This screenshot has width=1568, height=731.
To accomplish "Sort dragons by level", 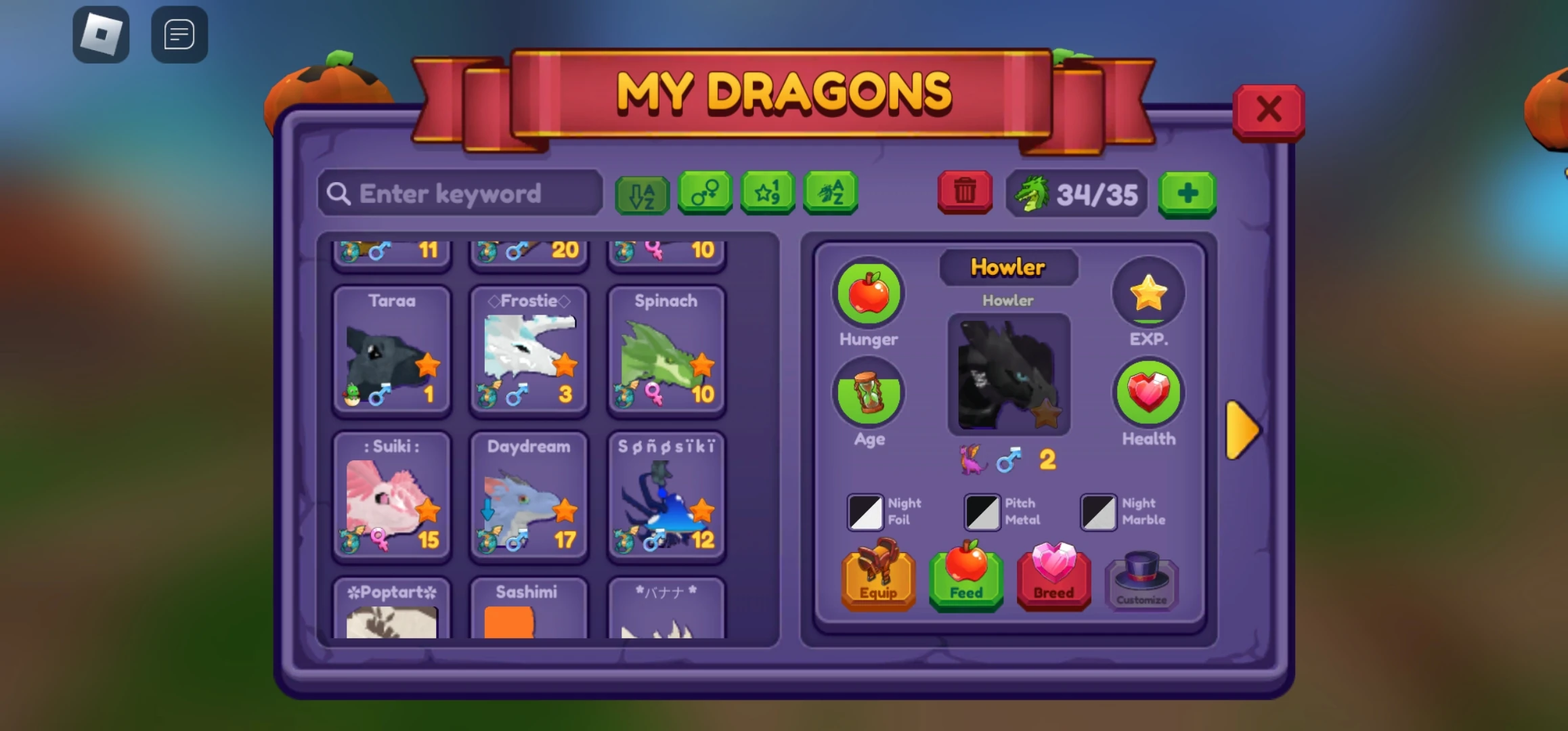I will click(767, 194).
